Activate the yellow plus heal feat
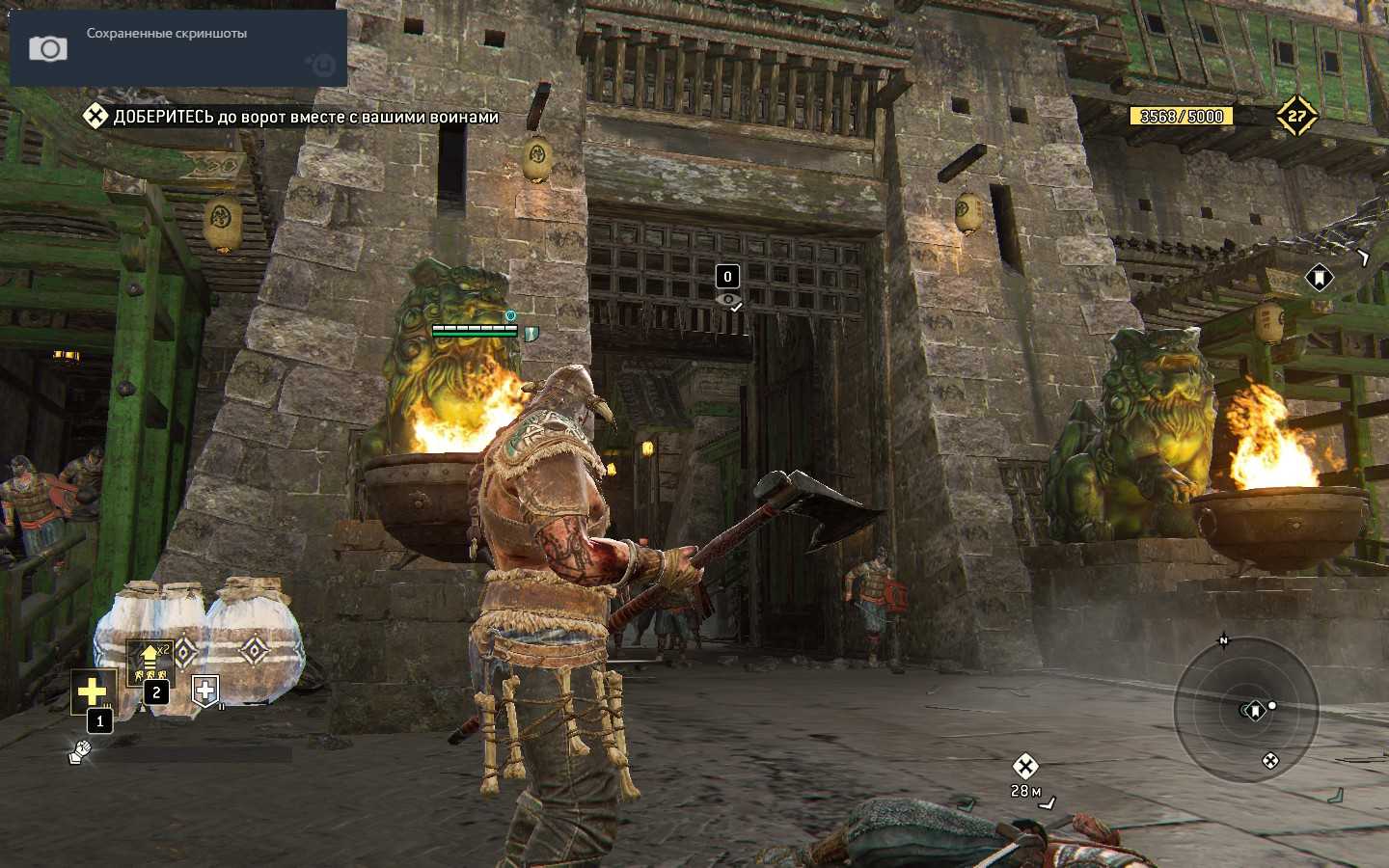 (92, 691)
